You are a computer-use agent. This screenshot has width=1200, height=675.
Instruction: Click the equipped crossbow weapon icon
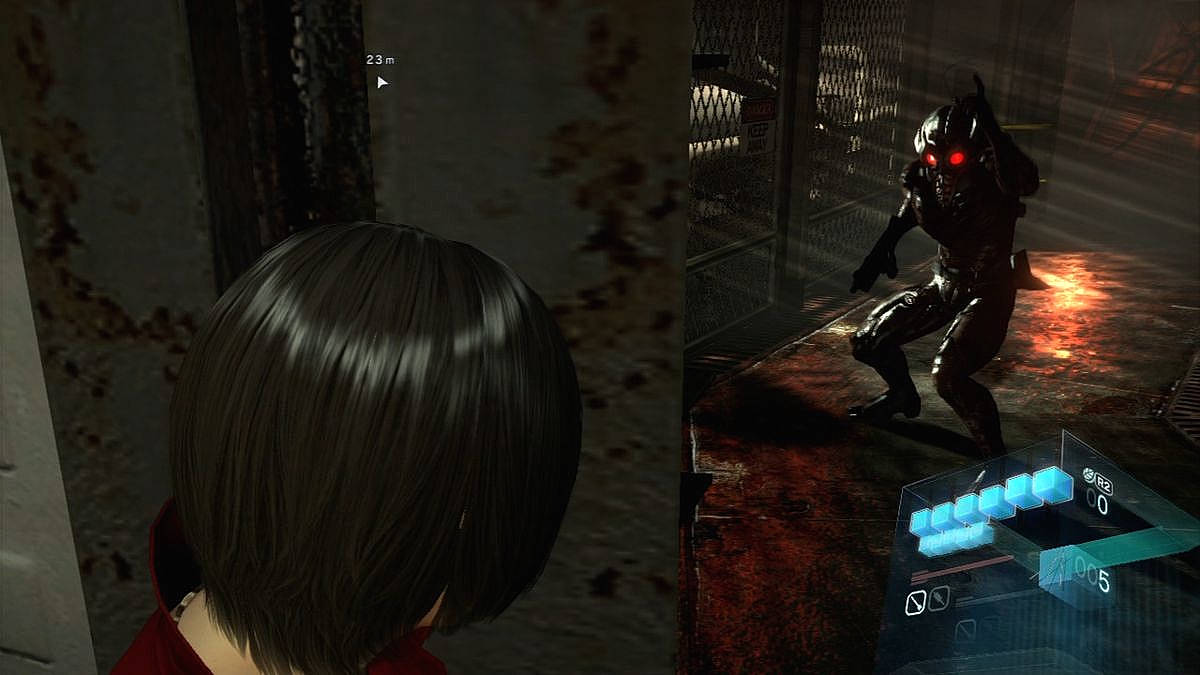1056,571
